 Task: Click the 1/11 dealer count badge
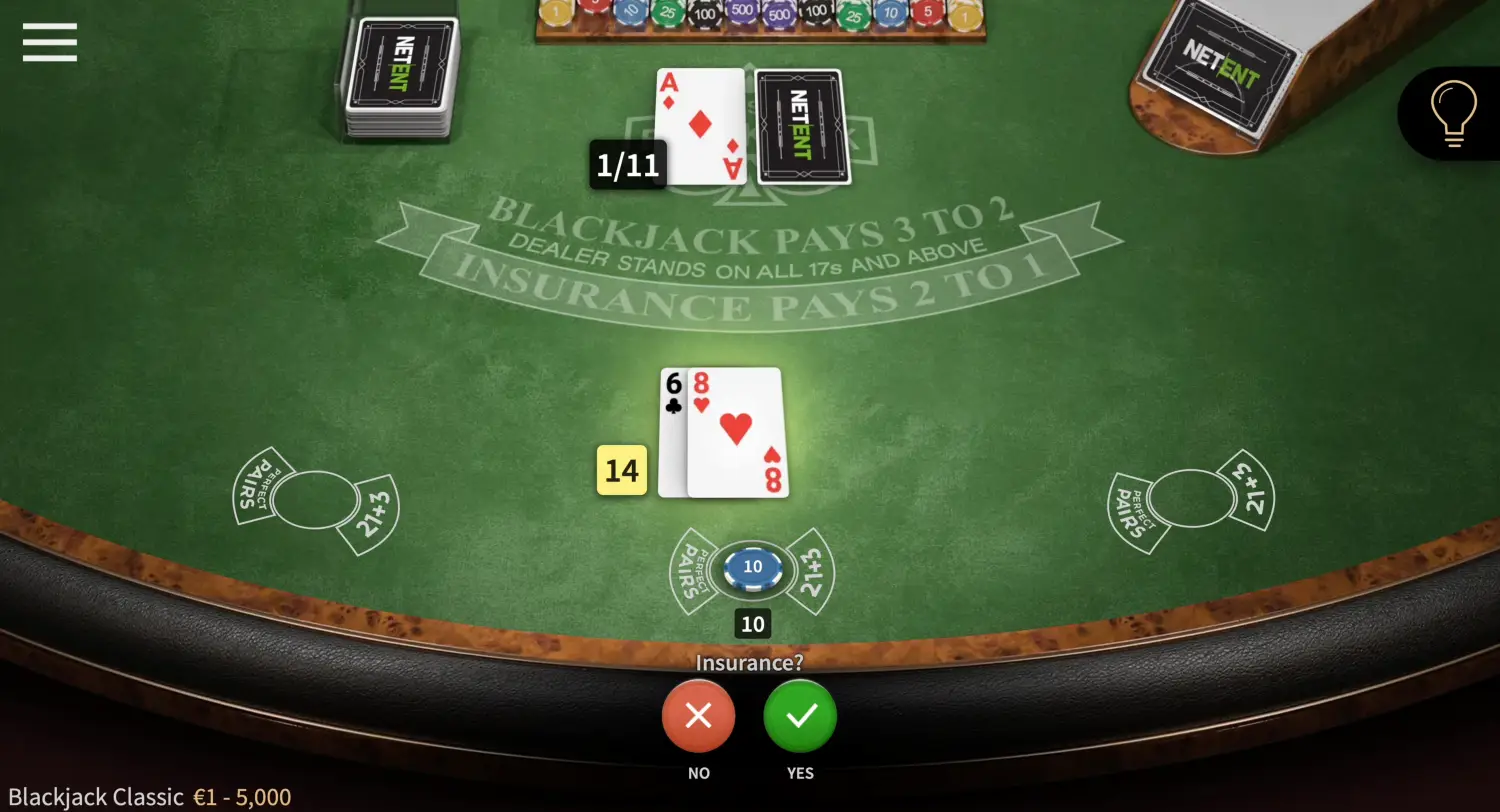coord(628,166)
